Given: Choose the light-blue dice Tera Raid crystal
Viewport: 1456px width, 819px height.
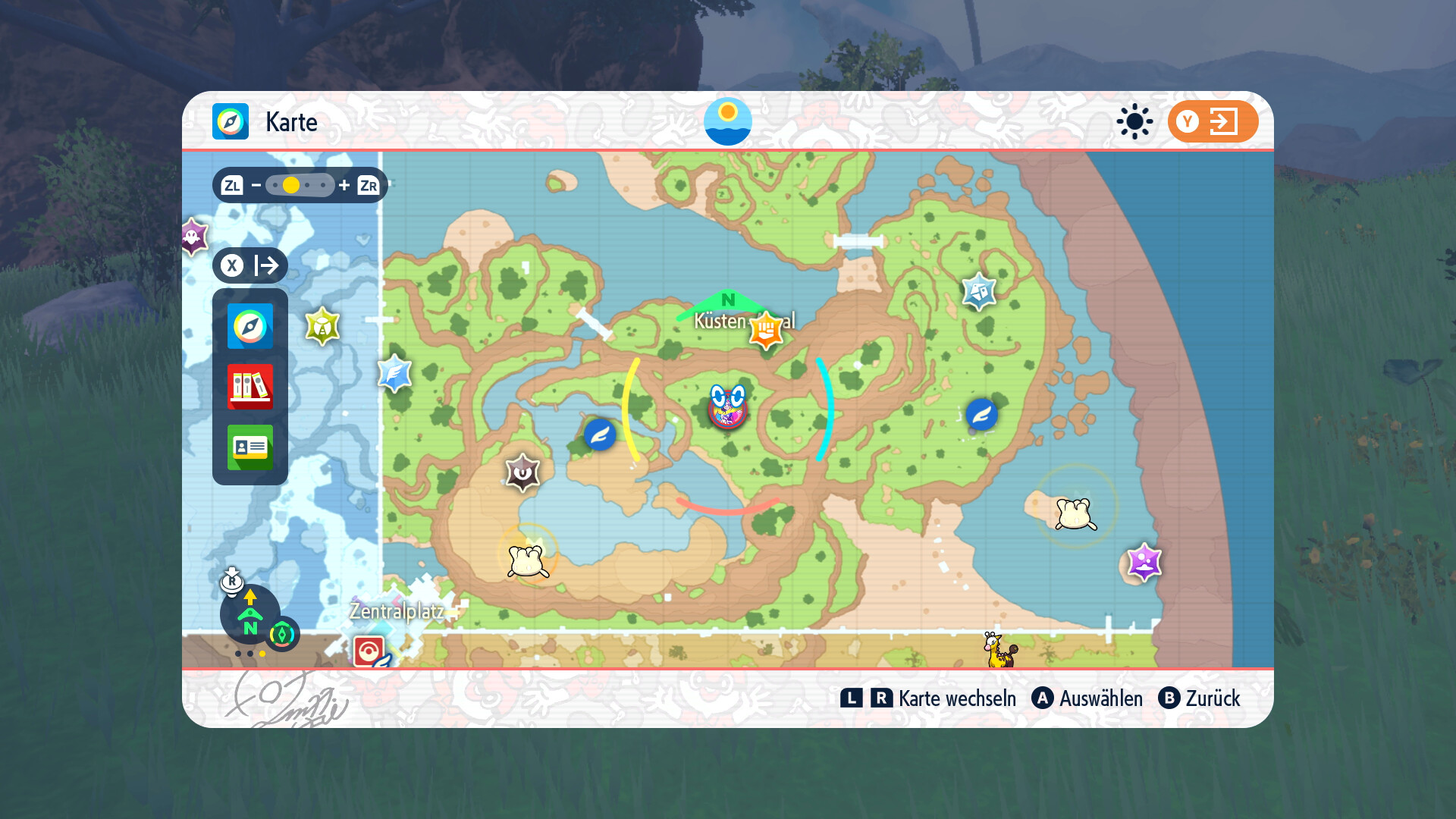Looking at the screenshot, I should 979,291.
